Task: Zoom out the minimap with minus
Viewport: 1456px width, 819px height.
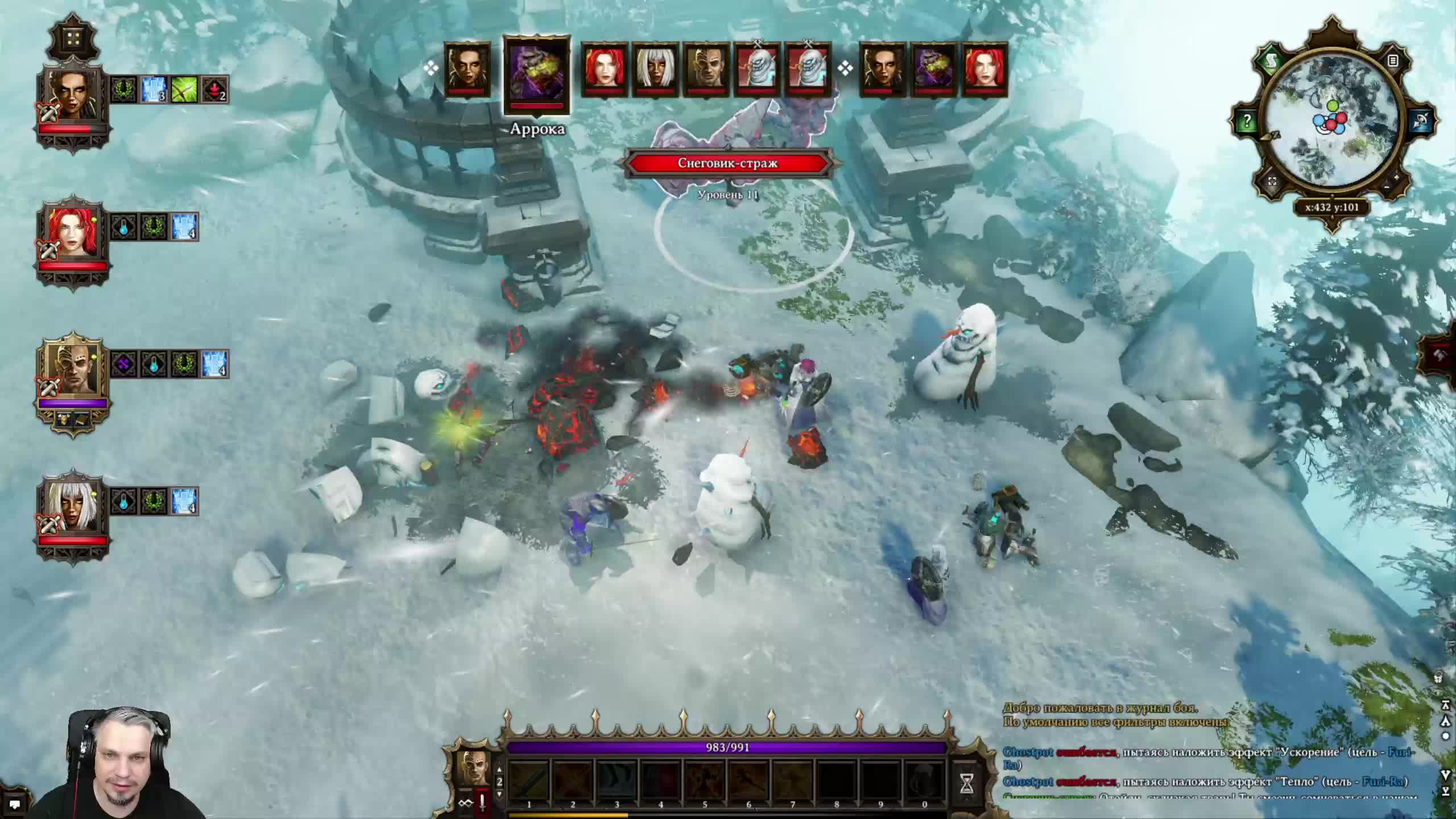Action: click(1387, 187)
